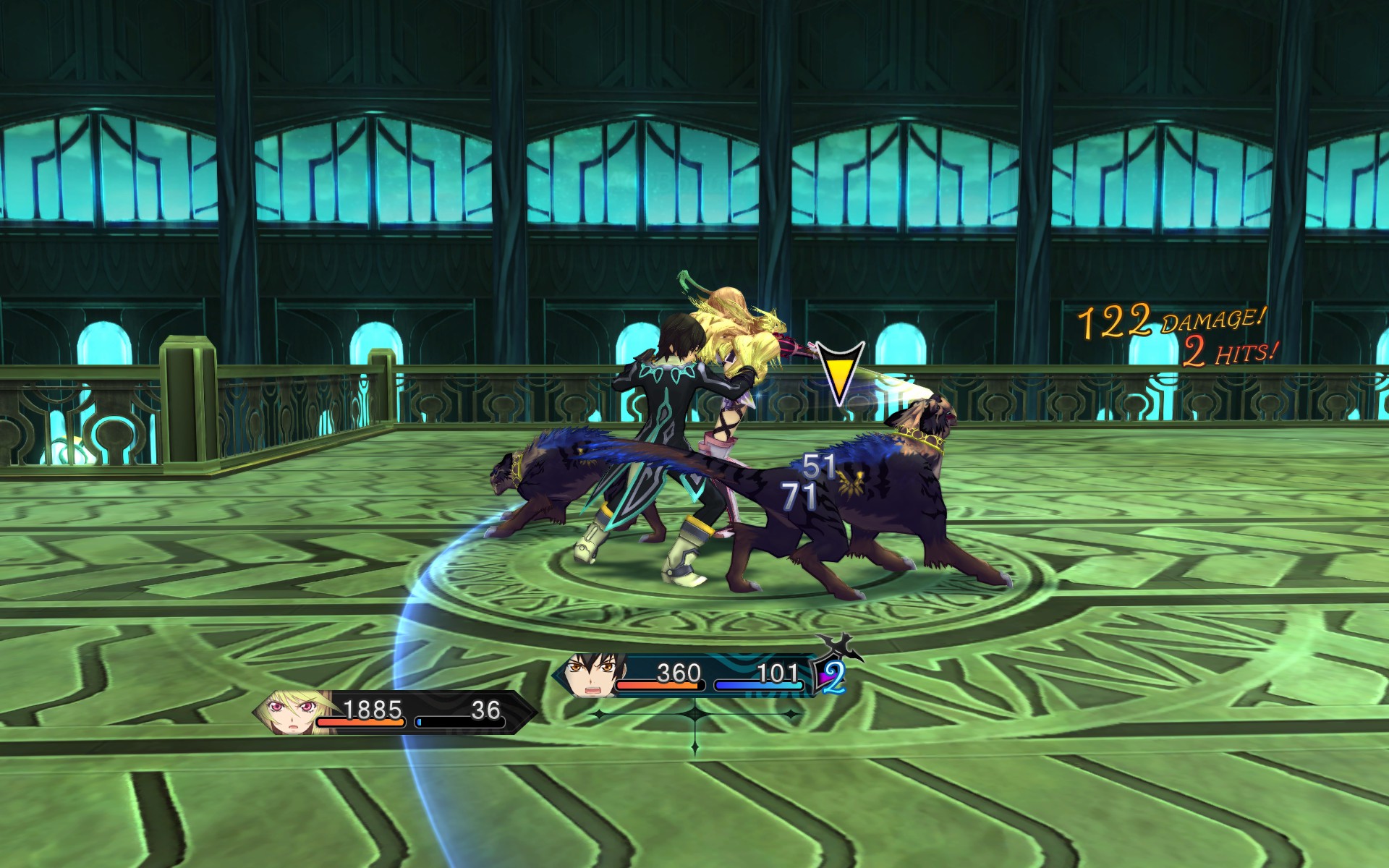Select Milla's blonde portrait in the status panel
This screenshot has width=1389, height=868.
point(291,712)
